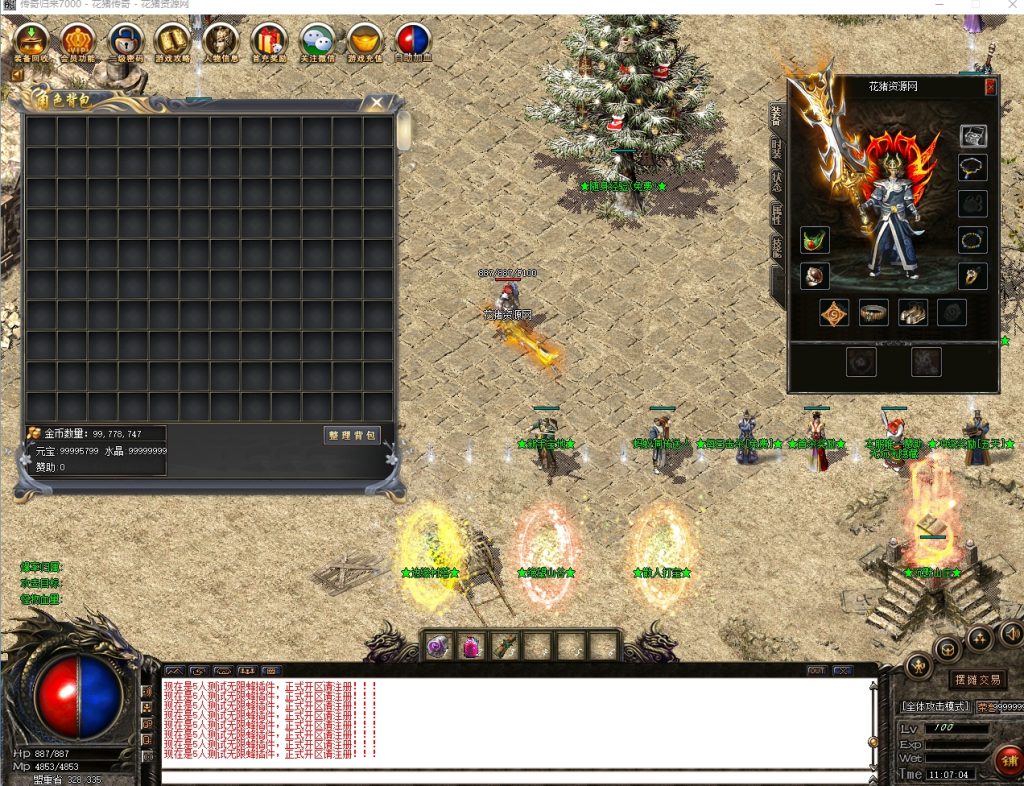Claim the 首充奖励 gift box reward

coord(268,42)
